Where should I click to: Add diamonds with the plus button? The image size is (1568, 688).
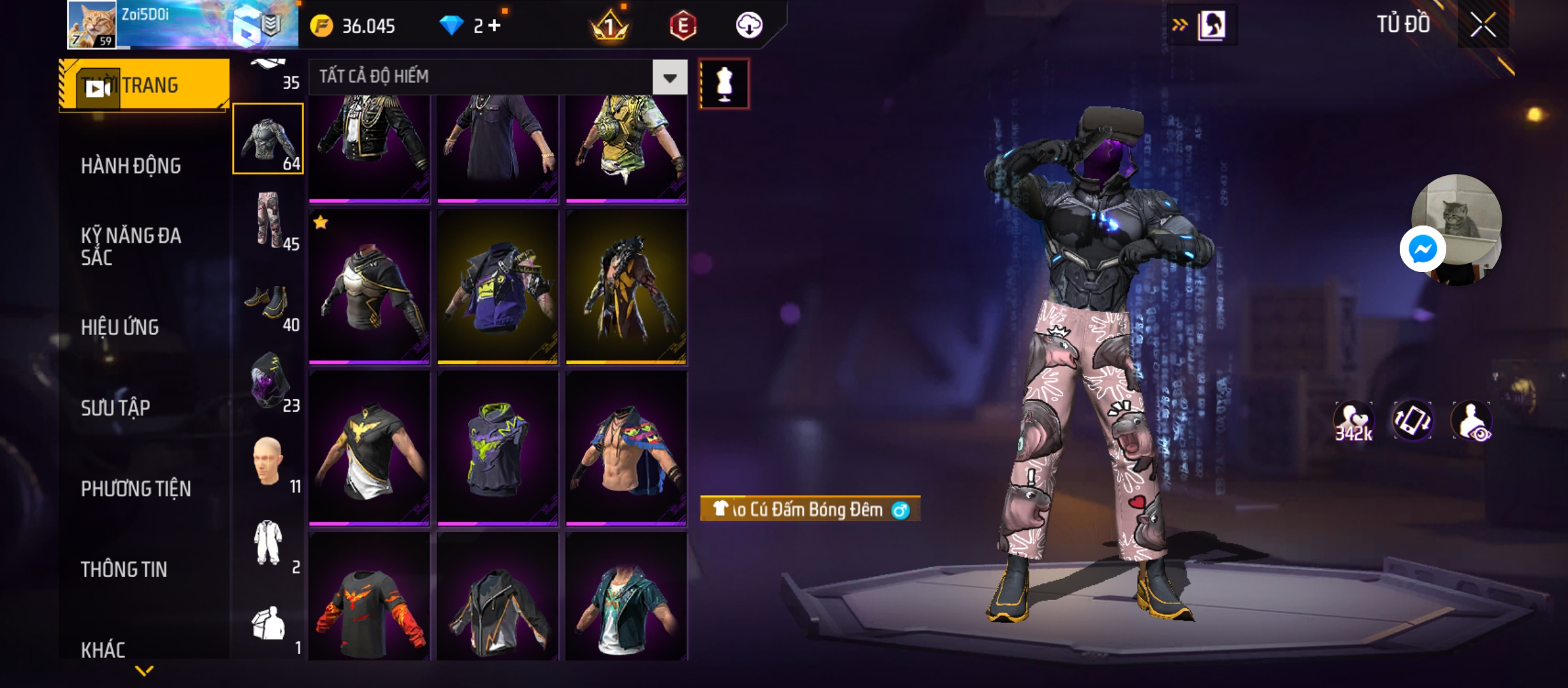(495, 25)
